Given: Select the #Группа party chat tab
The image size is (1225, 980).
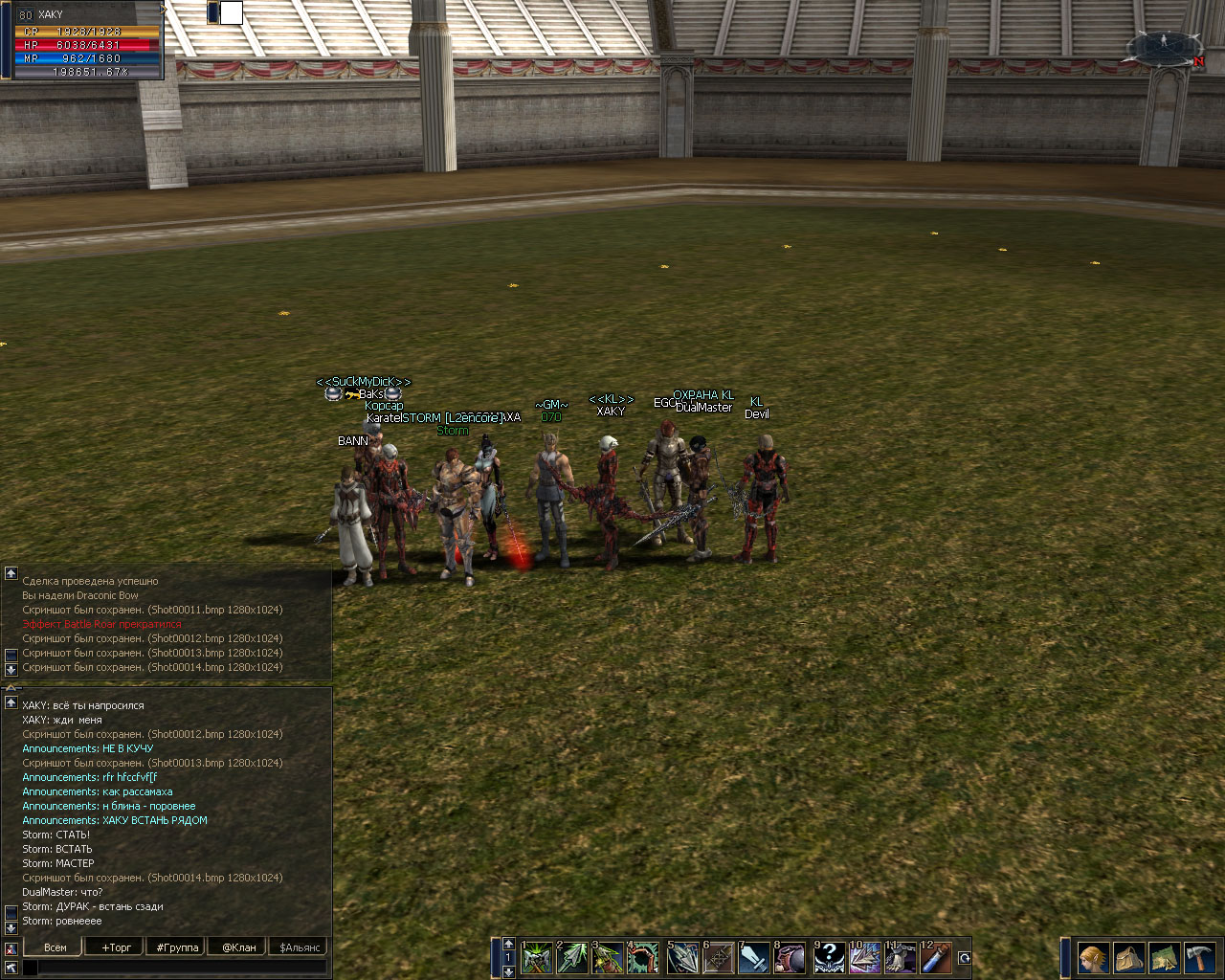Looking at the screenshot, I should click(177, 947).
